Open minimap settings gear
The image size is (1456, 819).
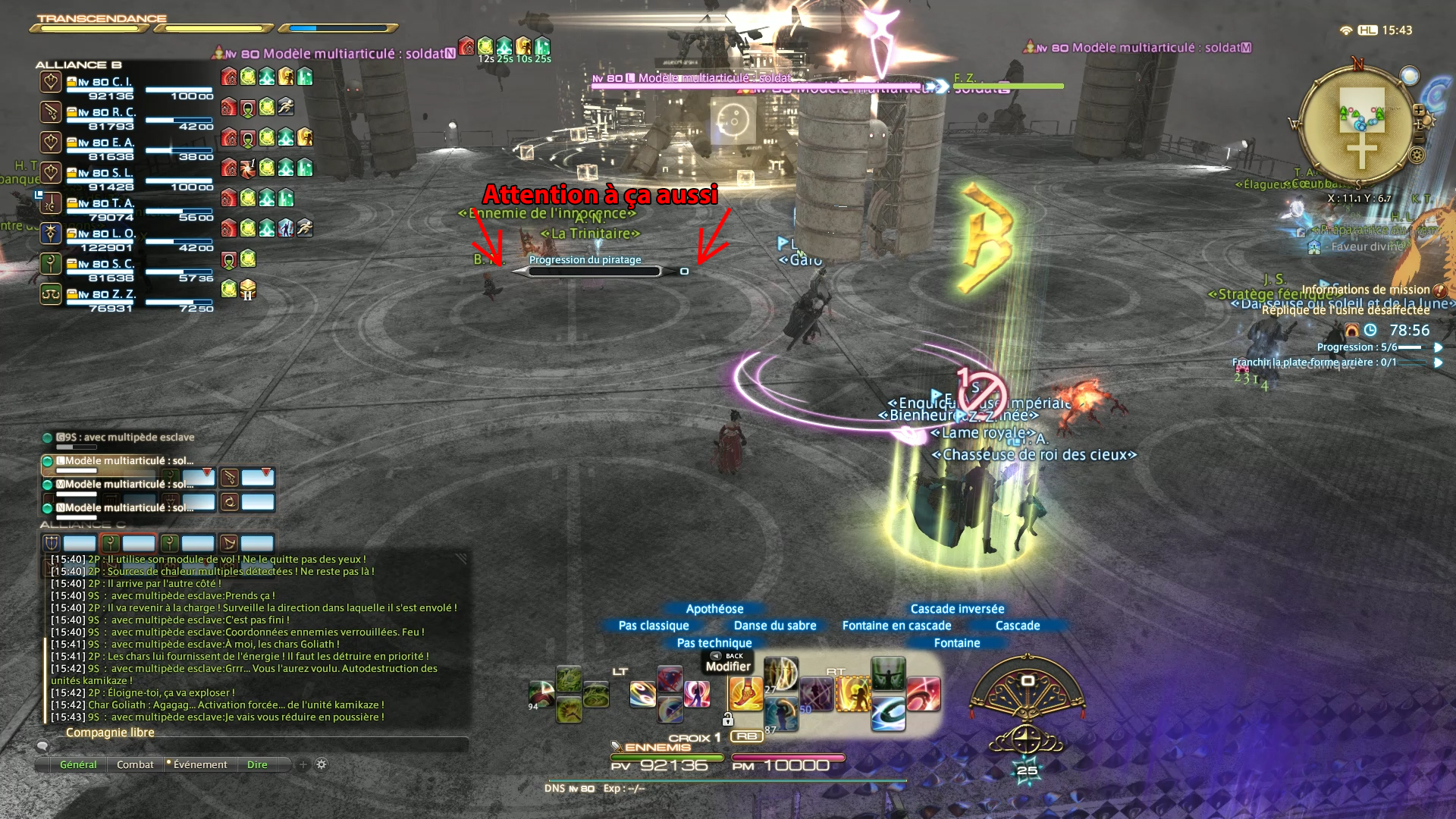pos(1416,155)
